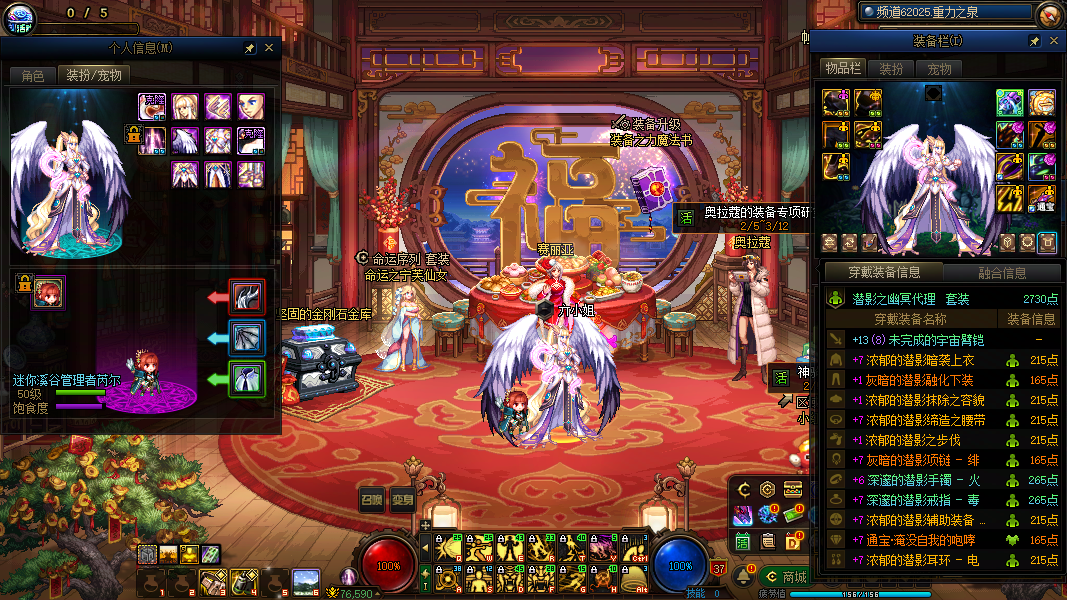Switch to the 融合信息 fusion info tab
This screenshot has width=1067, height=600.
[1000, 272]
